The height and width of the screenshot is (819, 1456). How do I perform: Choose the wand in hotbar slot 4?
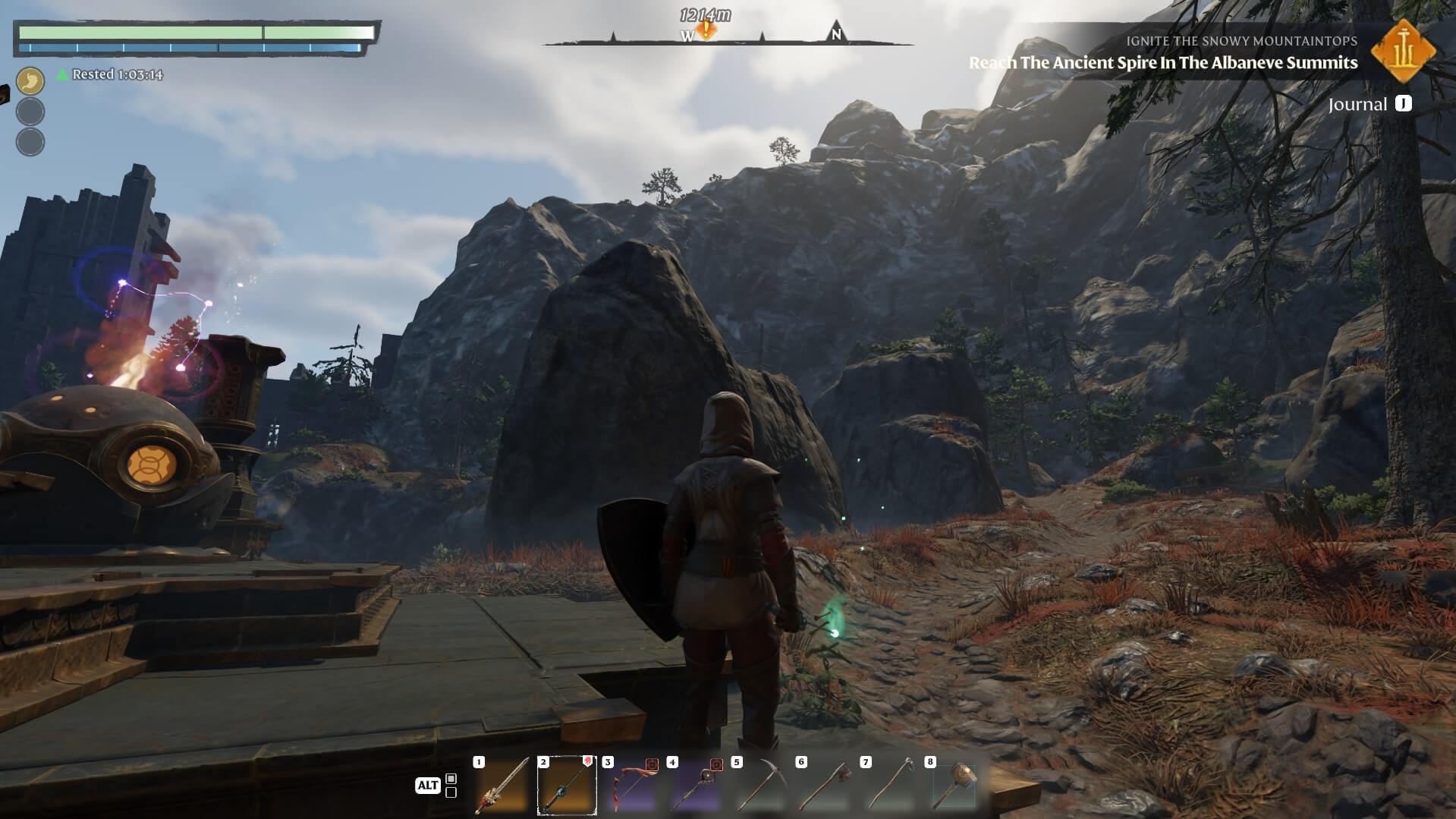(696, 786)
